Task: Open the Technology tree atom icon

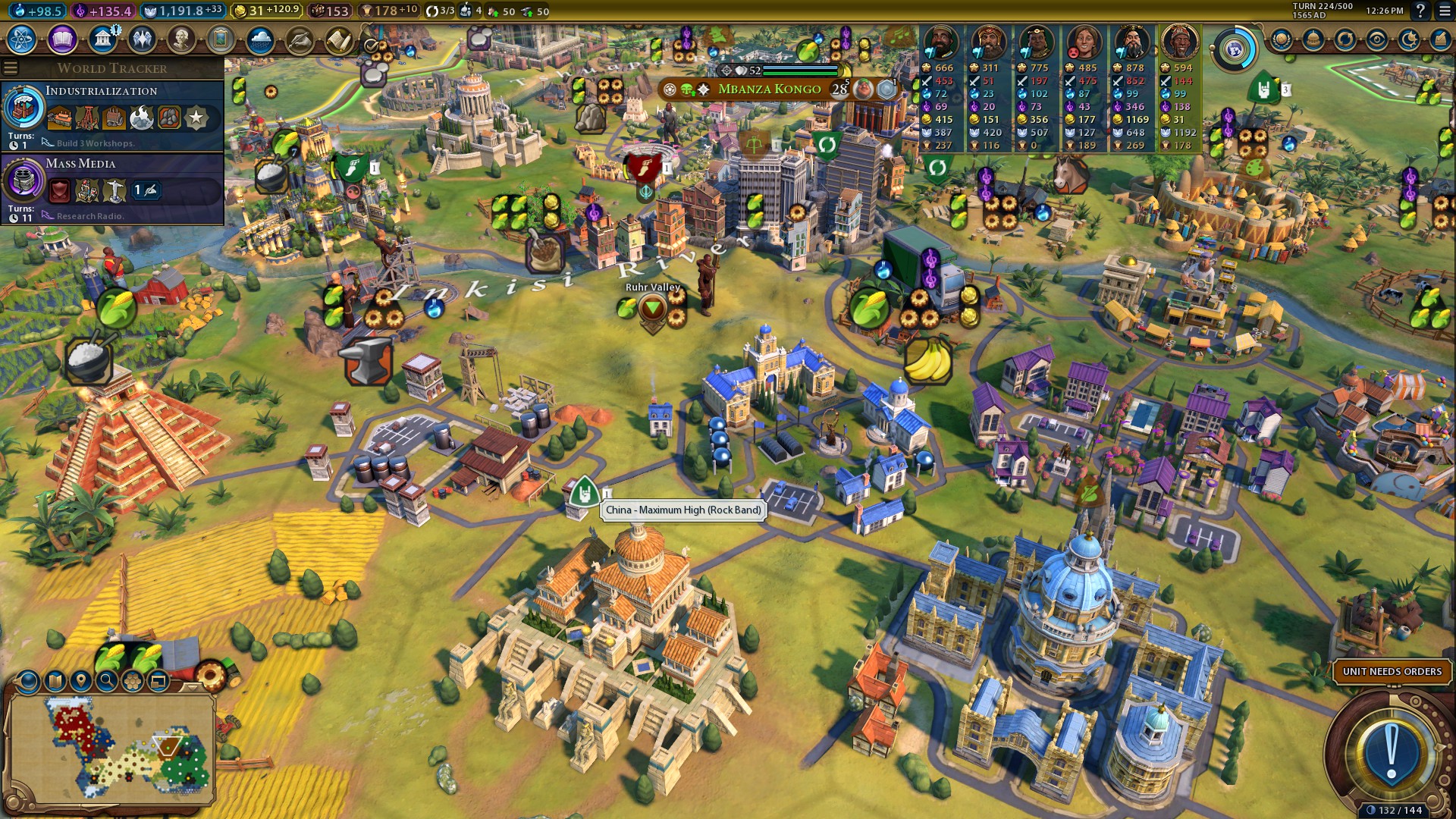Action: coord(22,39)
